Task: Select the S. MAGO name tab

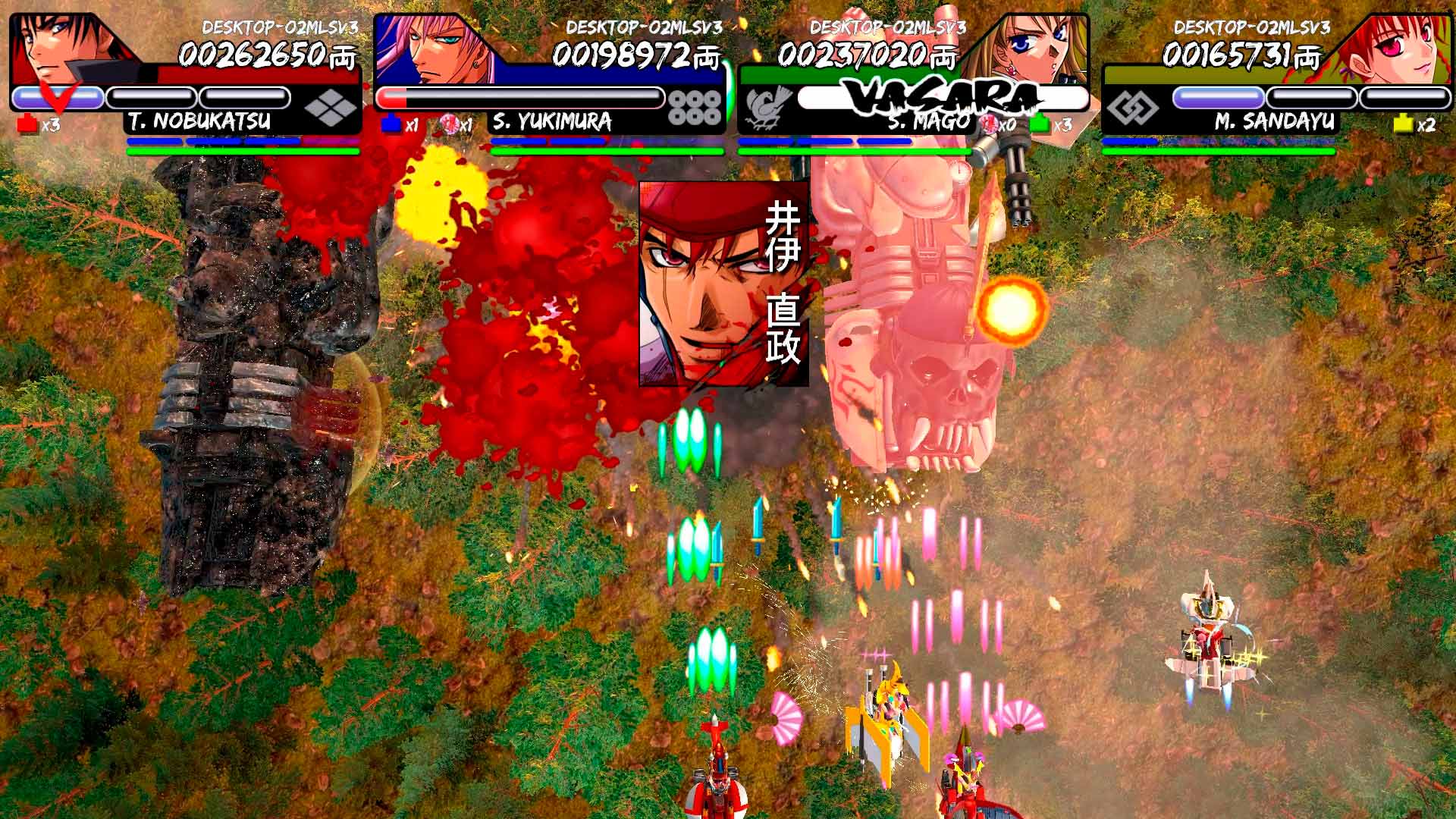Action: click(926, 119)
